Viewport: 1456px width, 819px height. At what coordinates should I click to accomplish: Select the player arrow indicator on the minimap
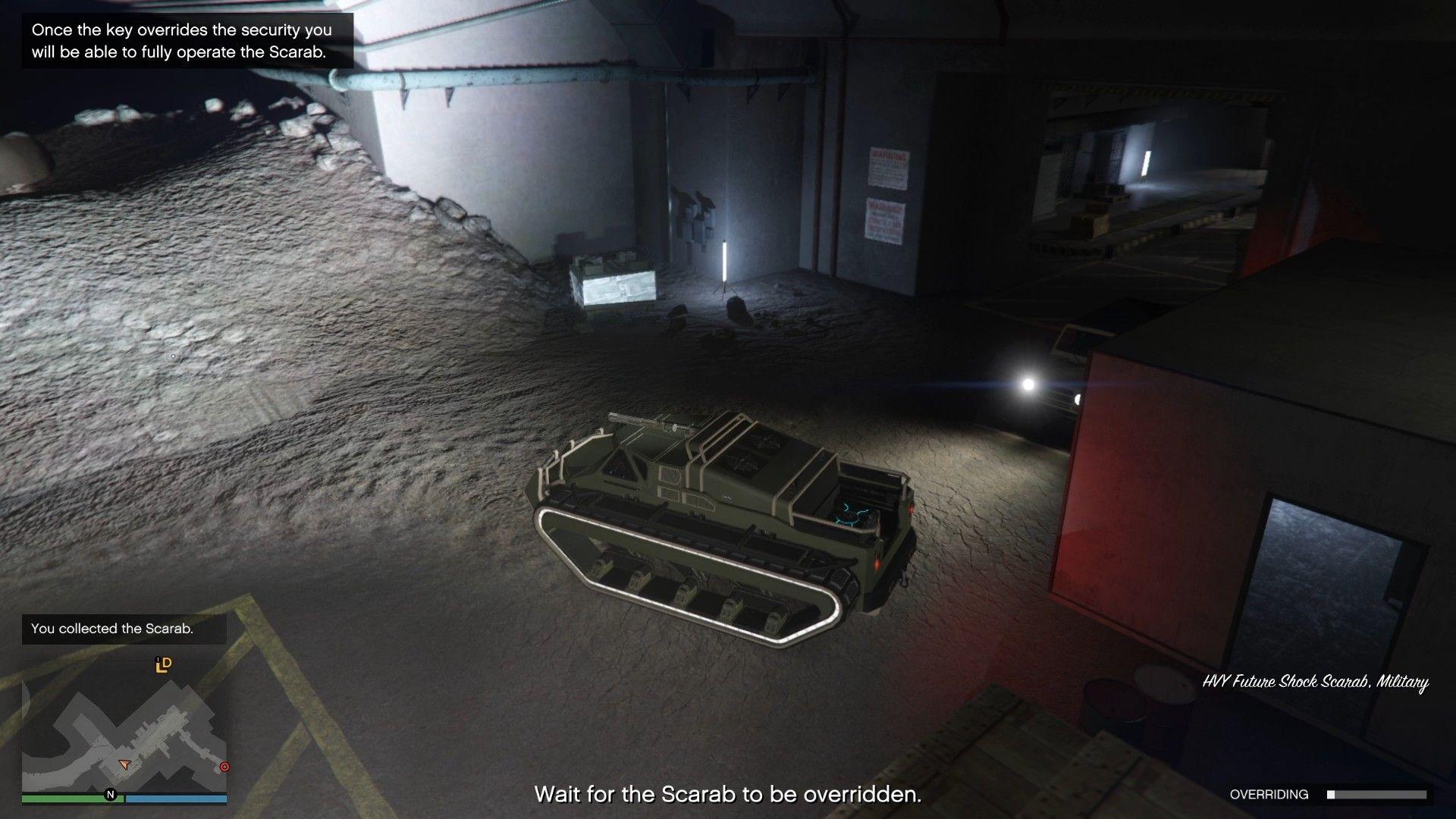(124, 764)
